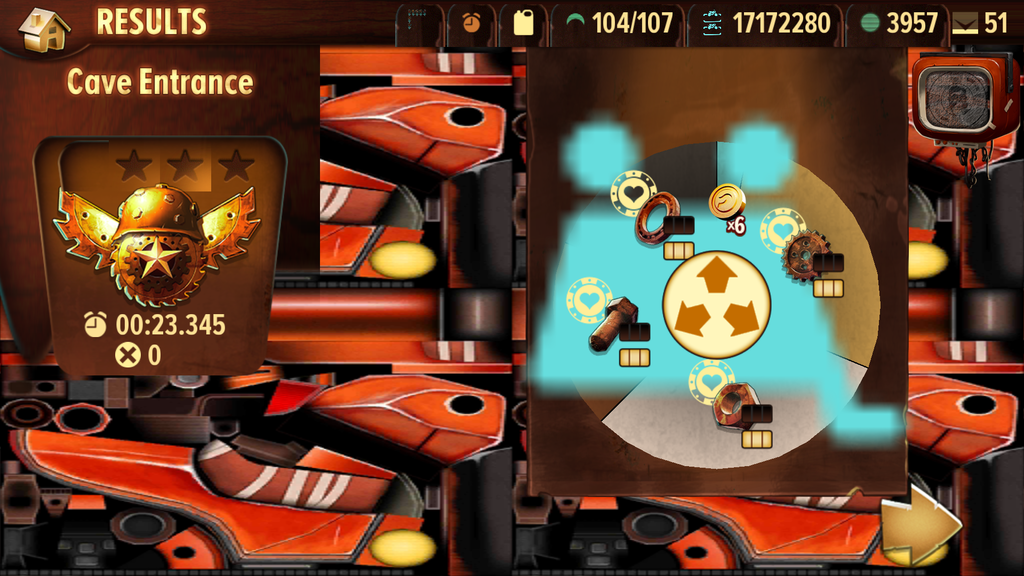The image size is (1024, 576).
Task: Go to the home screen
Action: [44, 28]
